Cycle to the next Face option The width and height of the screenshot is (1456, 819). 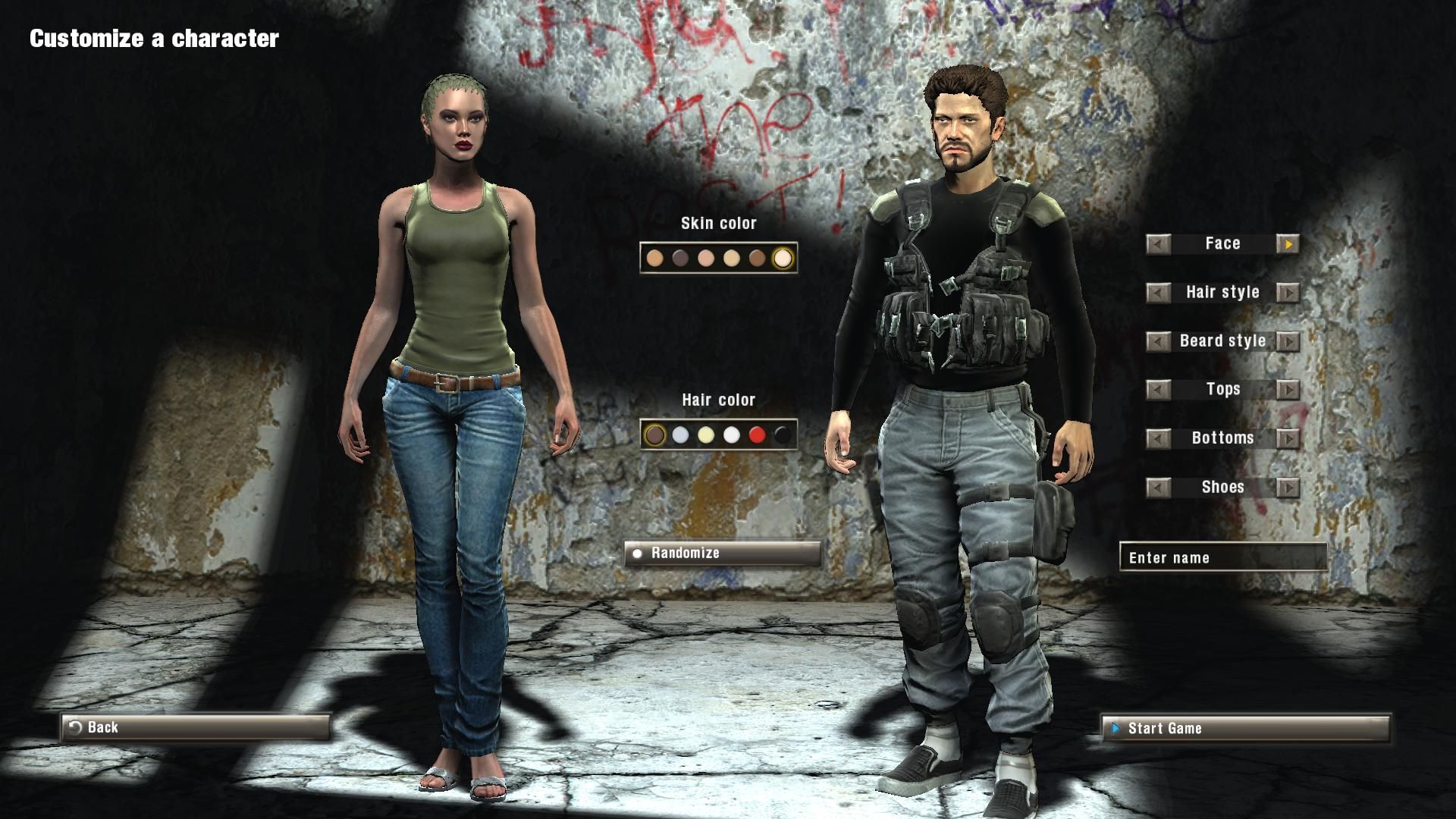[x=1288, y=244]
